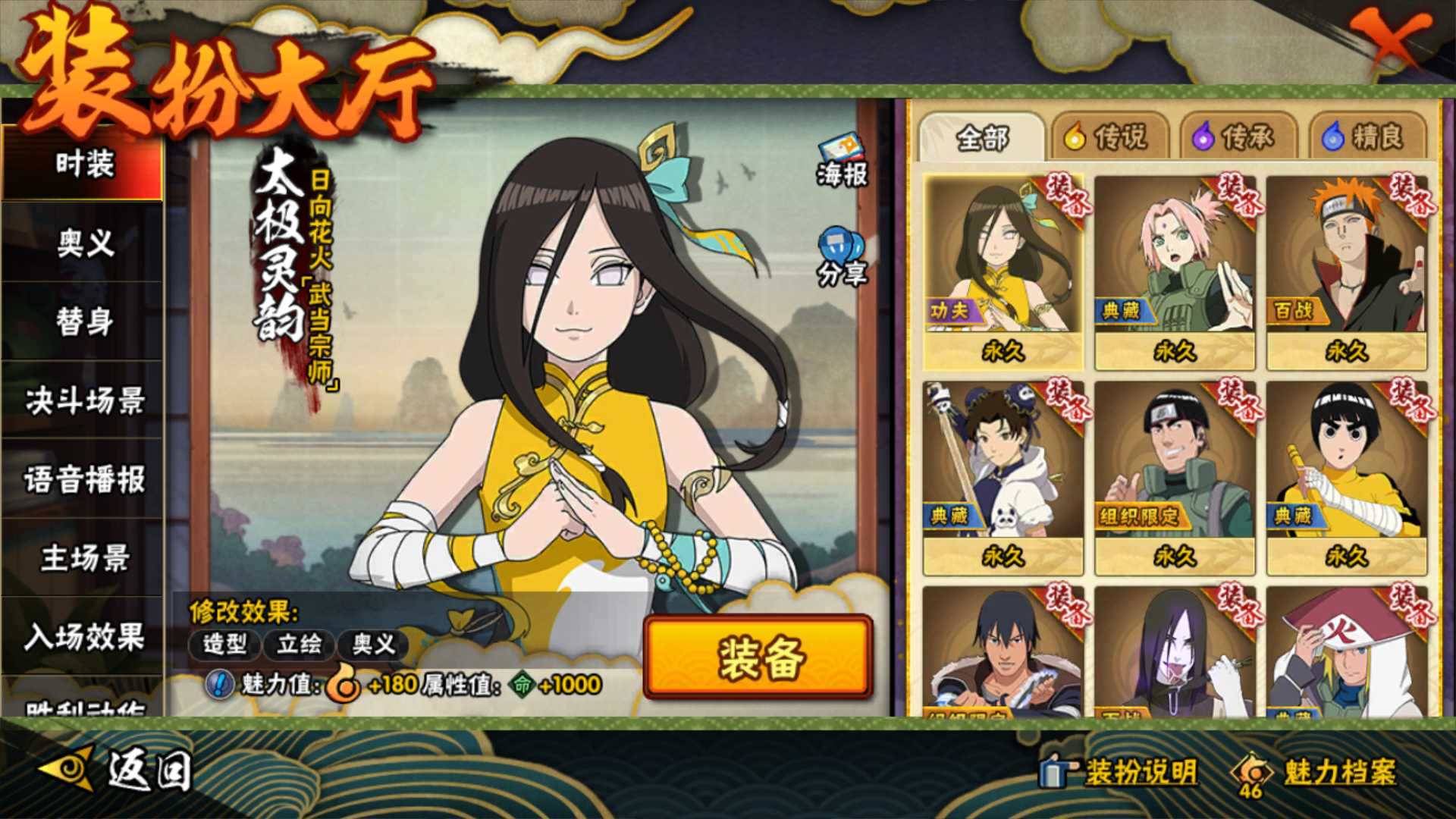Show the 传承 costume tab

point(1236,138)
